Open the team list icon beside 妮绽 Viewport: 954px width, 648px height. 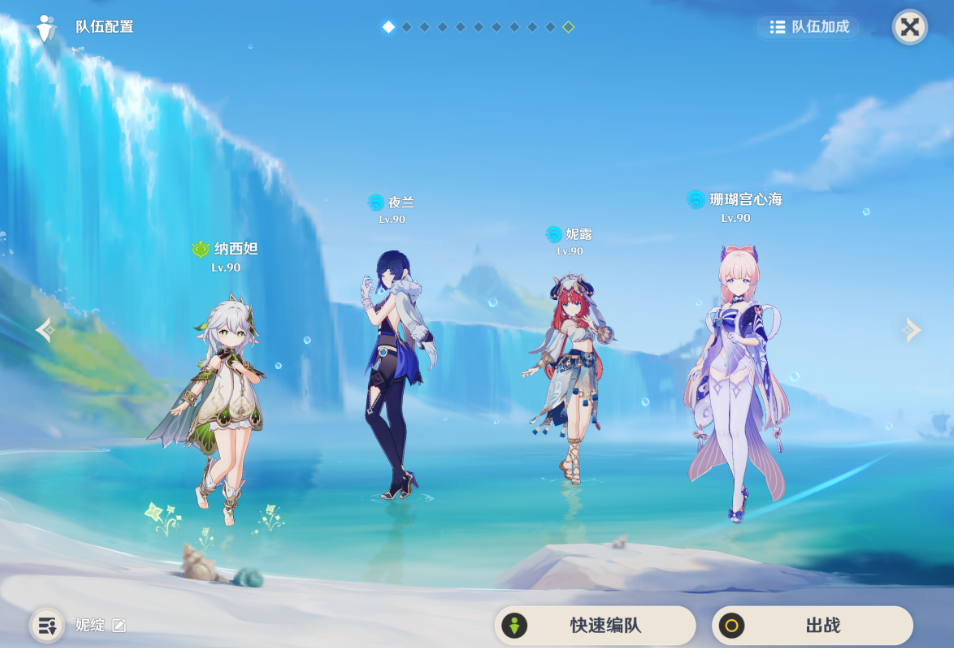[46, 626]
